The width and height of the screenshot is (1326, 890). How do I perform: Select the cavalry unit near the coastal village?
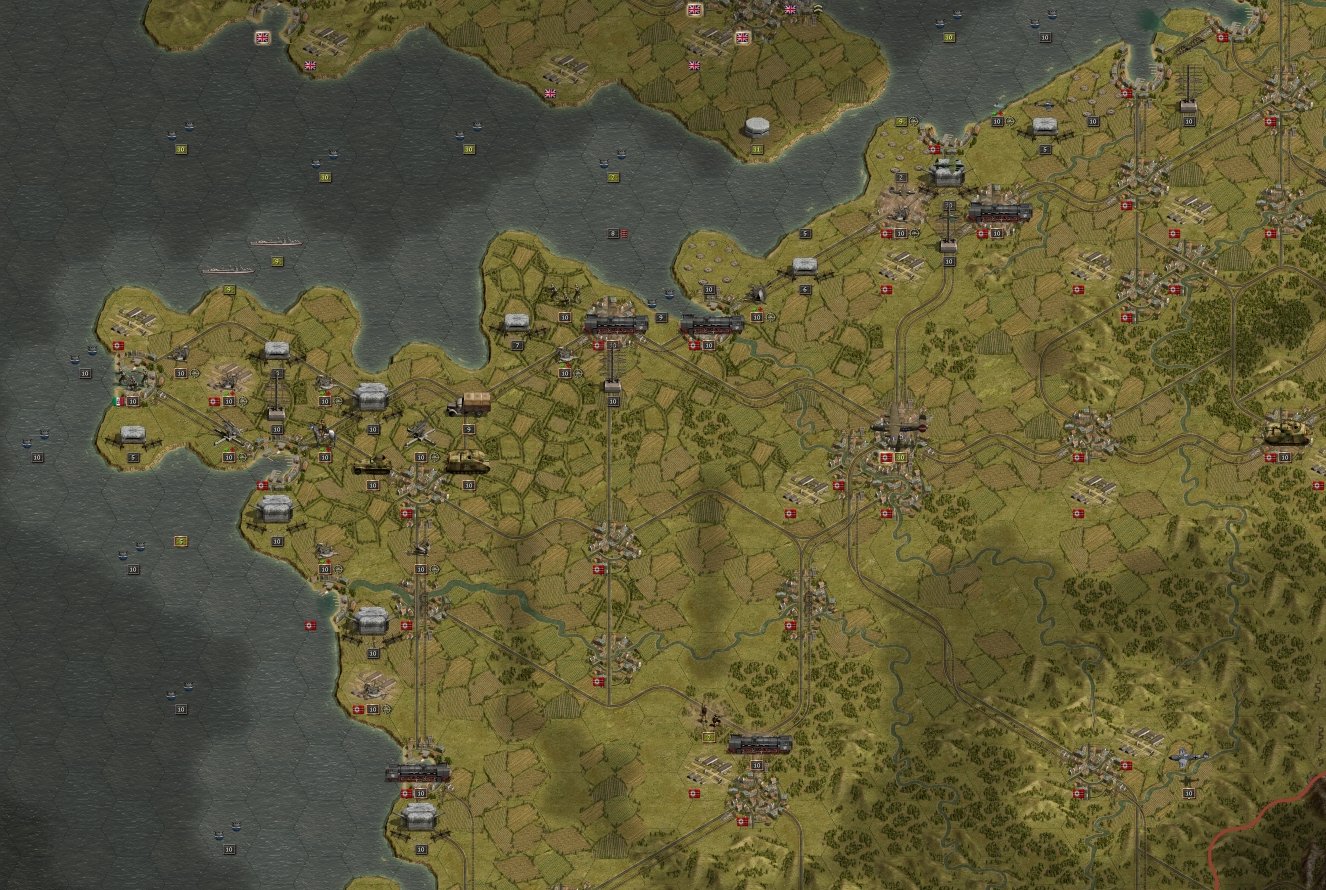(x=133, y=380)
